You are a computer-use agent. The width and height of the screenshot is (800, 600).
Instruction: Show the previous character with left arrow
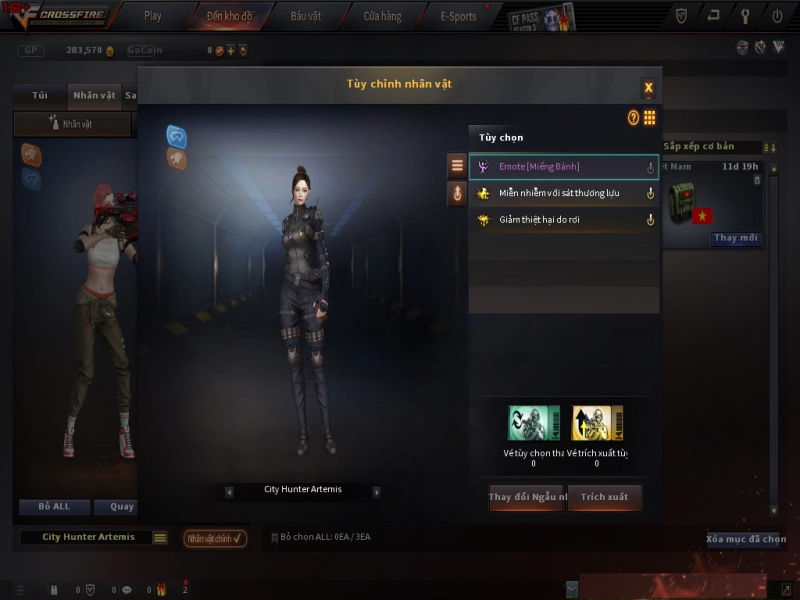click(x=229, y=491)
